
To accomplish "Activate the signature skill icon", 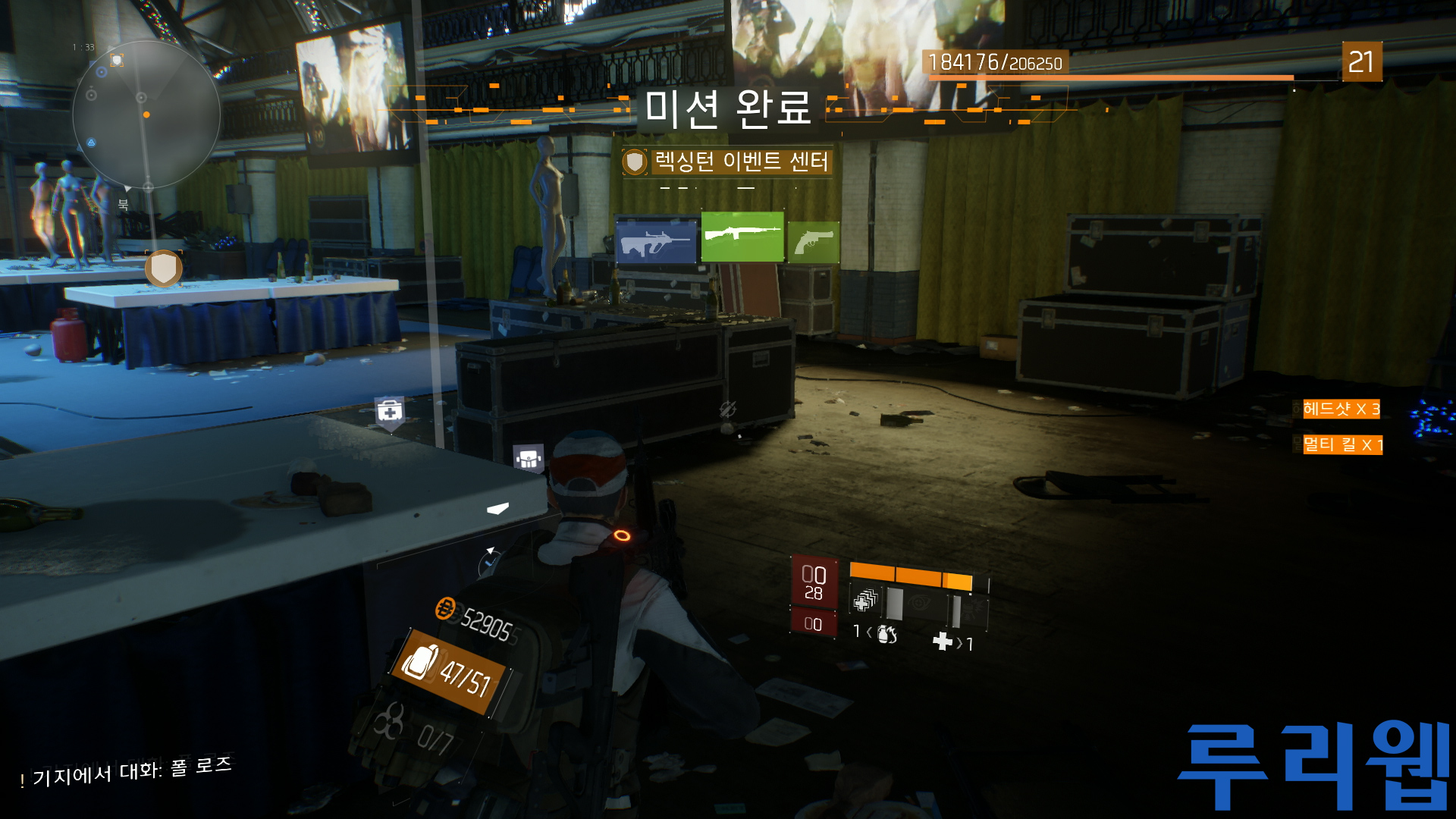I will (x=974, y=607).
